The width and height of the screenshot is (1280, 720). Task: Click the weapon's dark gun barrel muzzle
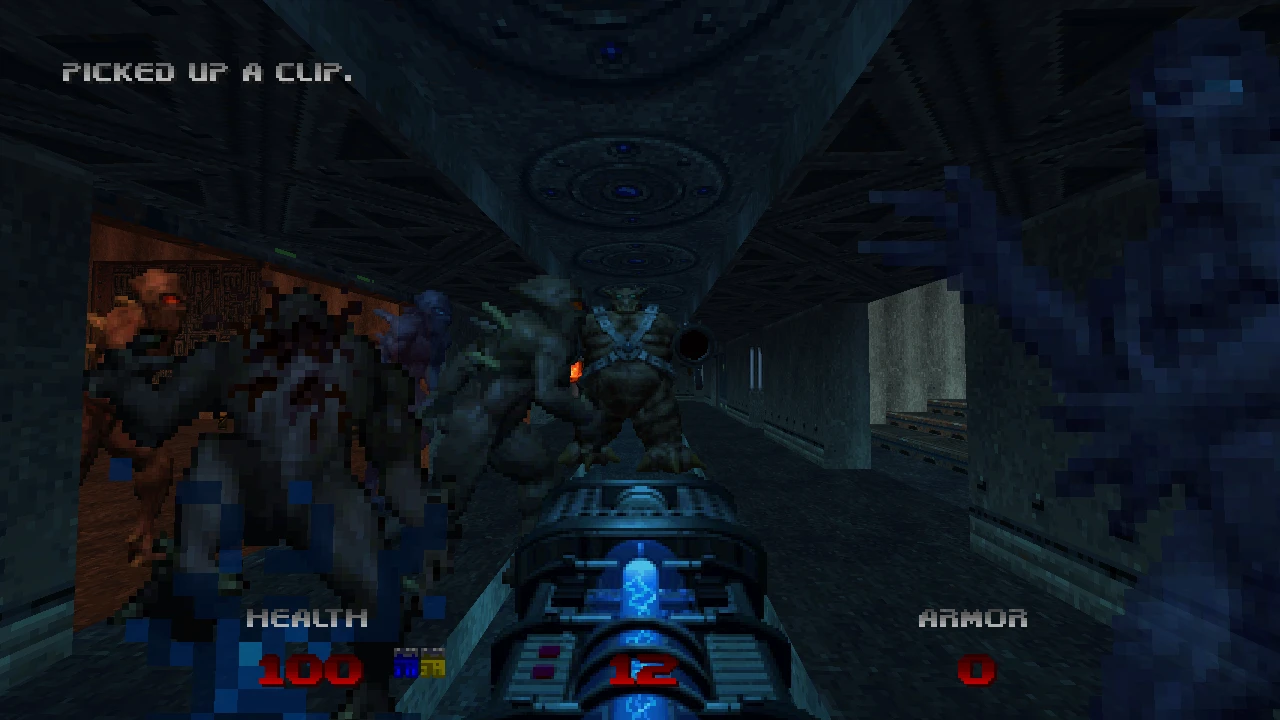point(693,345)
